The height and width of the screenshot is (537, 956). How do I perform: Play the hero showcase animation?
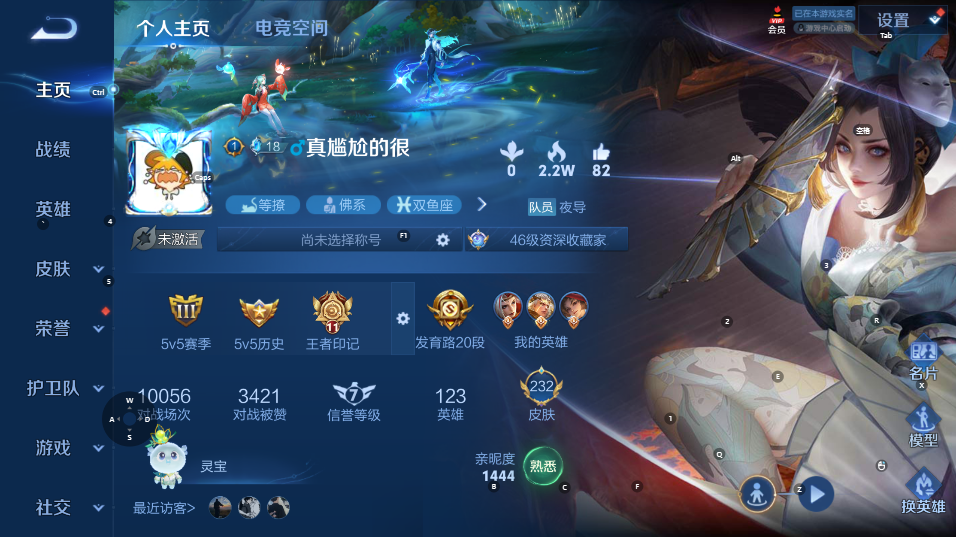pyautogui.click(x=817, y=493)
